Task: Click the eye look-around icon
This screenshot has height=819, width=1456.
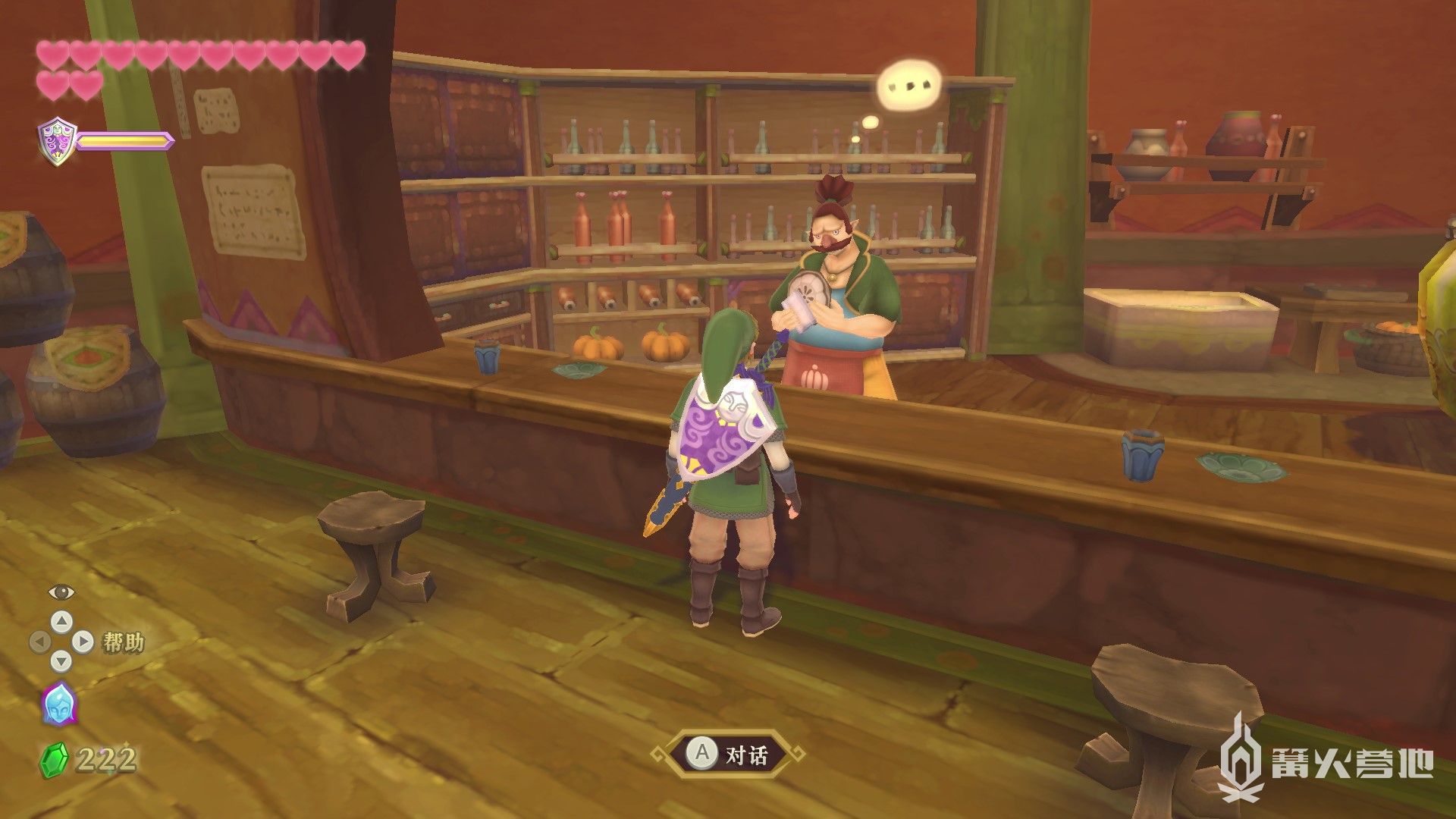Action: tap(60, 591)
